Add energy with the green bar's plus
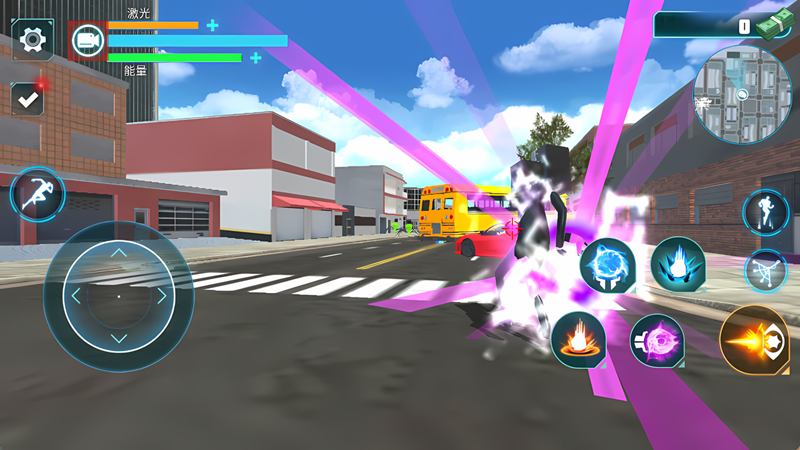Screen dimensions: 800x450 [256, 58]
